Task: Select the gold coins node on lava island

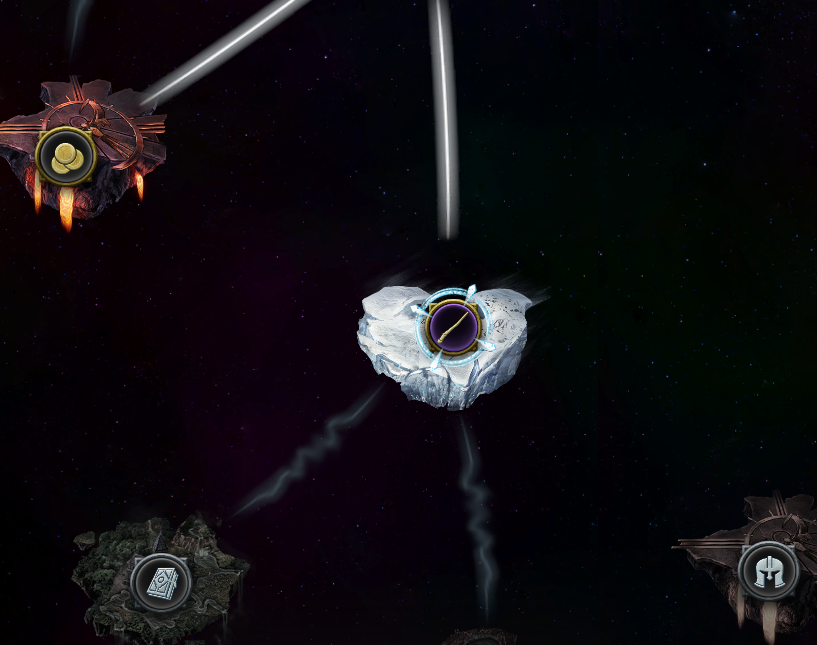Action: point(66,156)
